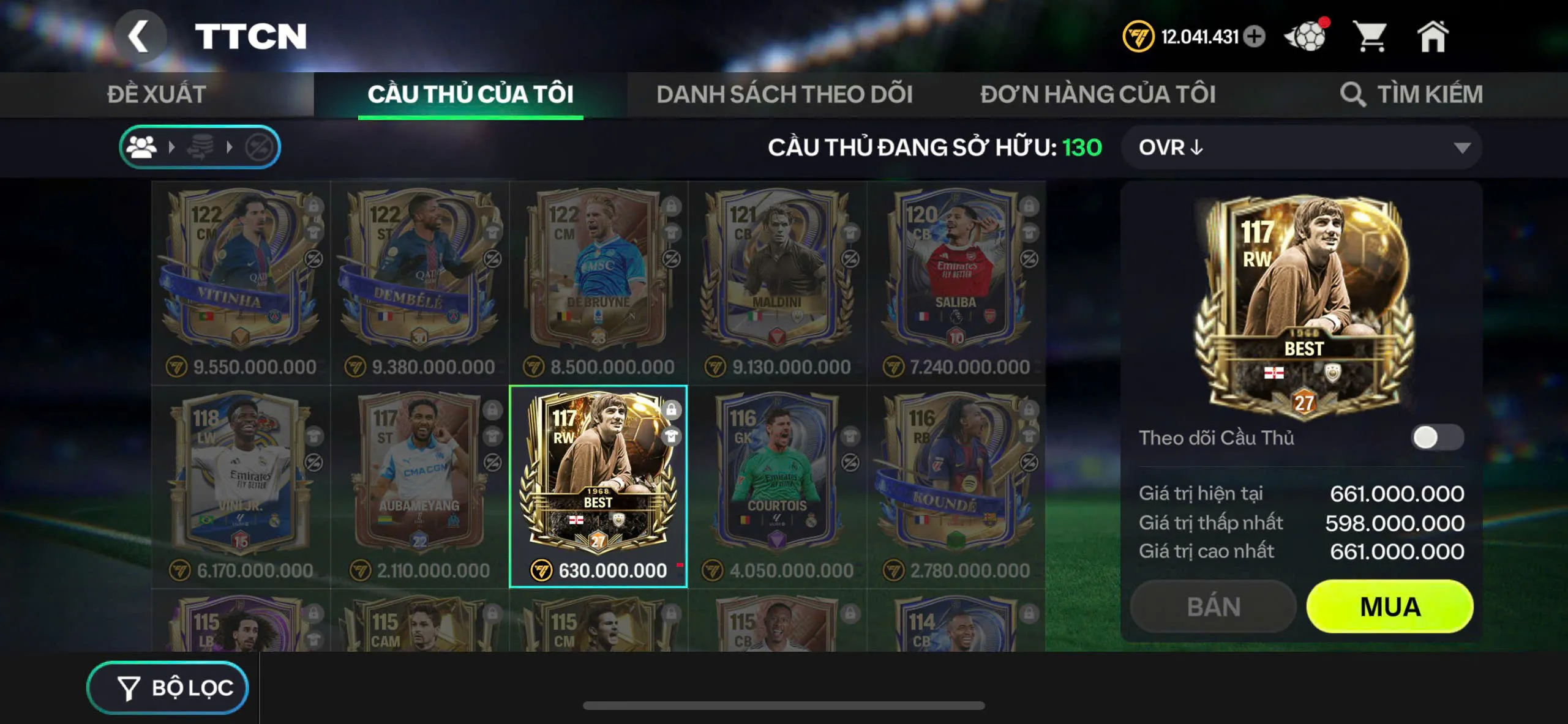Expand the first arrow in the filter breadcrumb
The height and width of the screenshot is (724, 1568).
coord(171,146)
